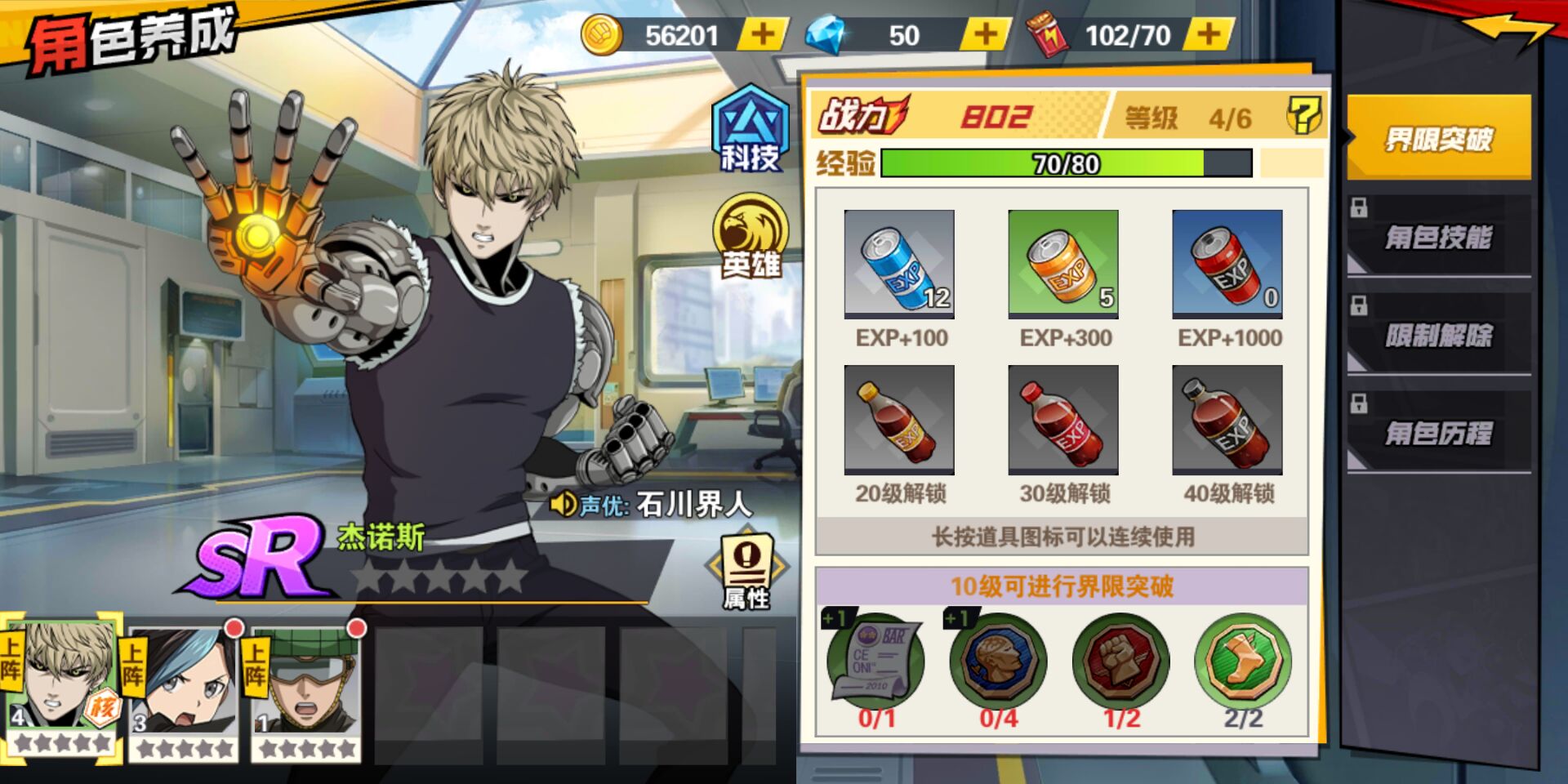
Task: Switch to the 界限突破 tab
Action: 1438,139
